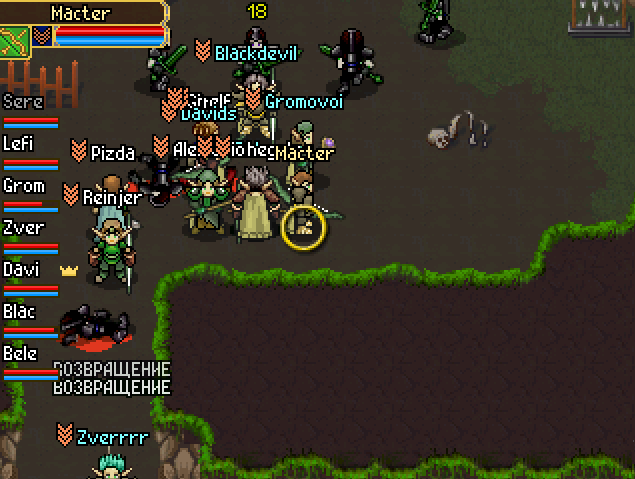
Task: Click the Macter target name panel
Action: tap(81, 14)
